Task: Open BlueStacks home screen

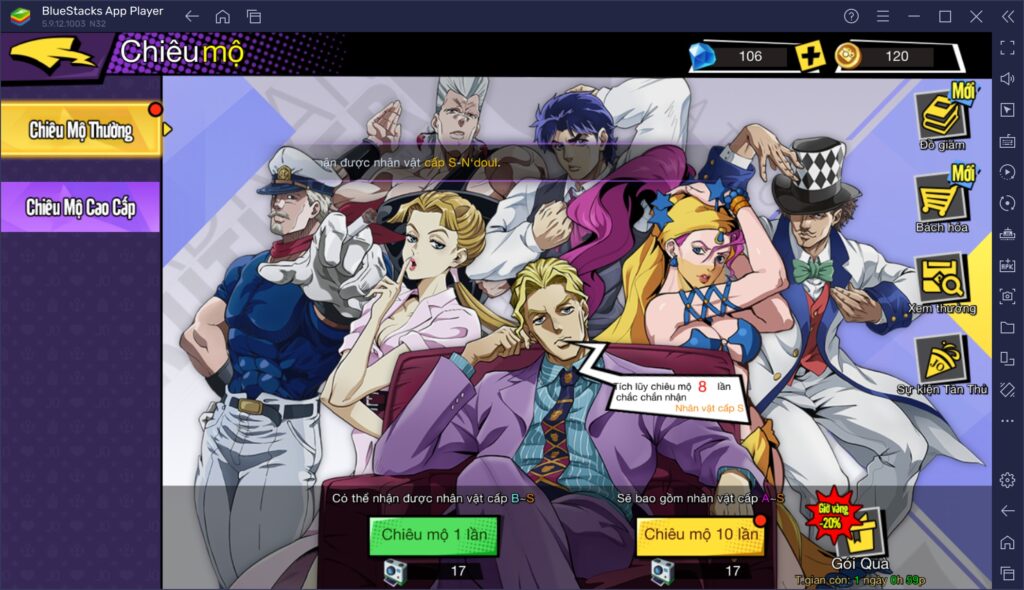Action: (x=222, y=16)
